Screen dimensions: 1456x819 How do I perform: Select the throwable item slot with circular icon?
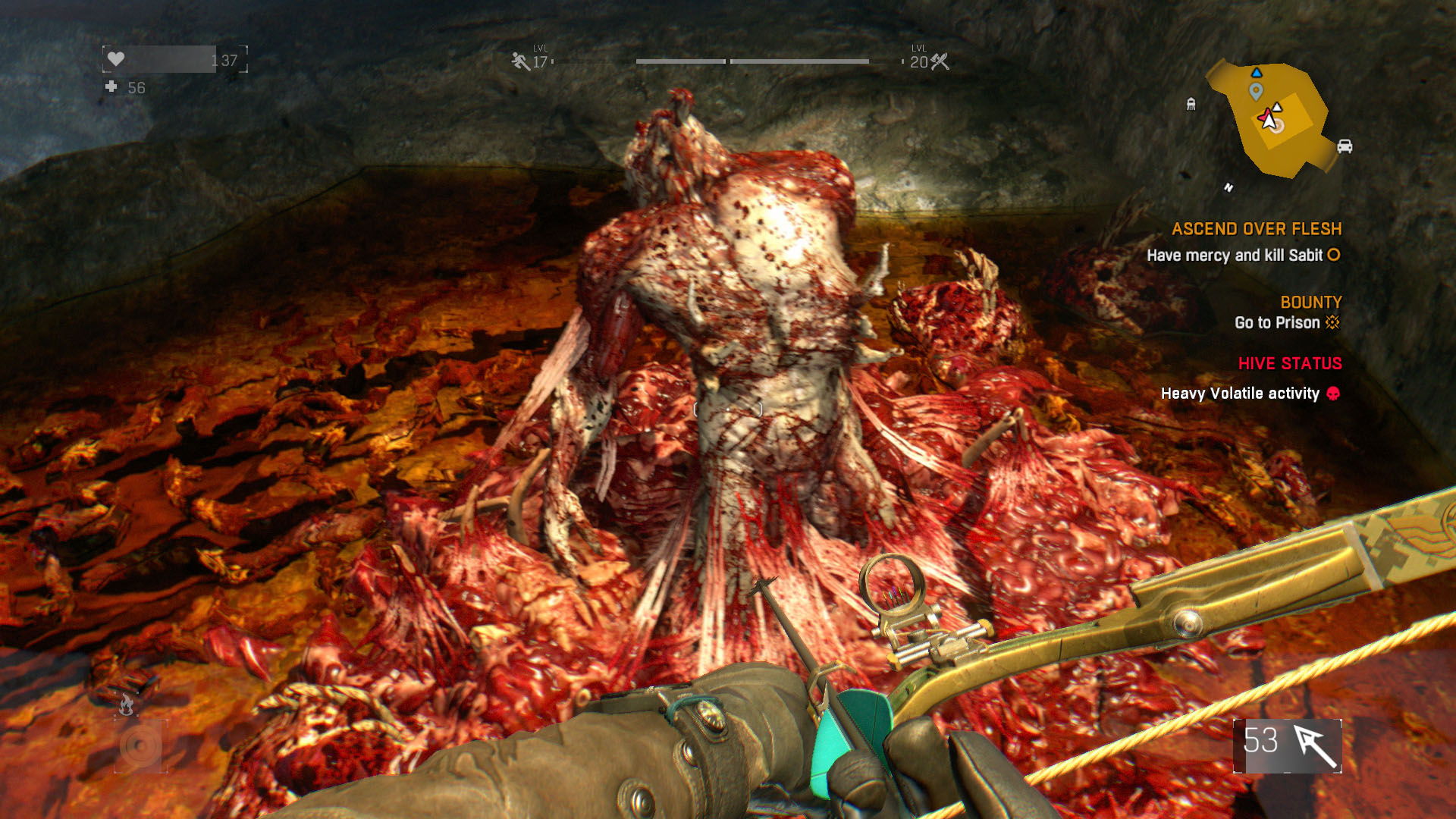point(140,746)
